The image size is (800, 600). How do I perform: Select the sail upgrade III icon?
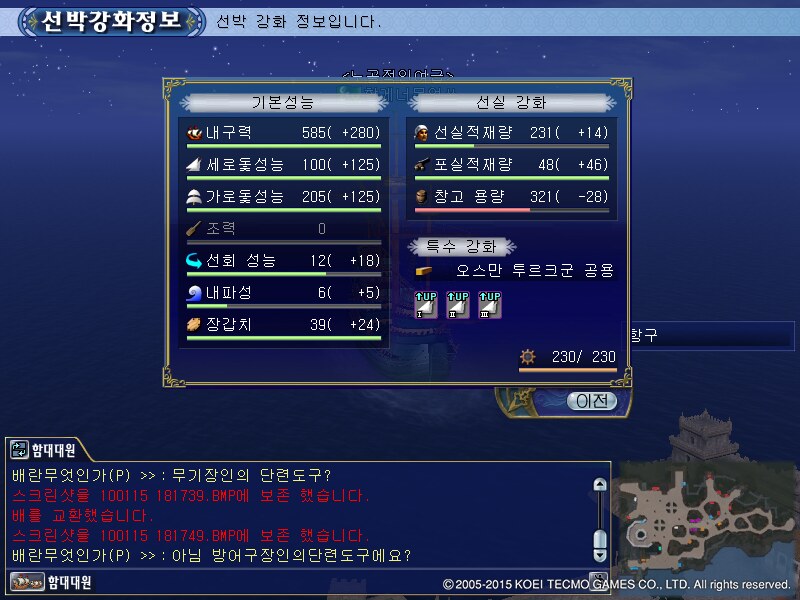489,304
